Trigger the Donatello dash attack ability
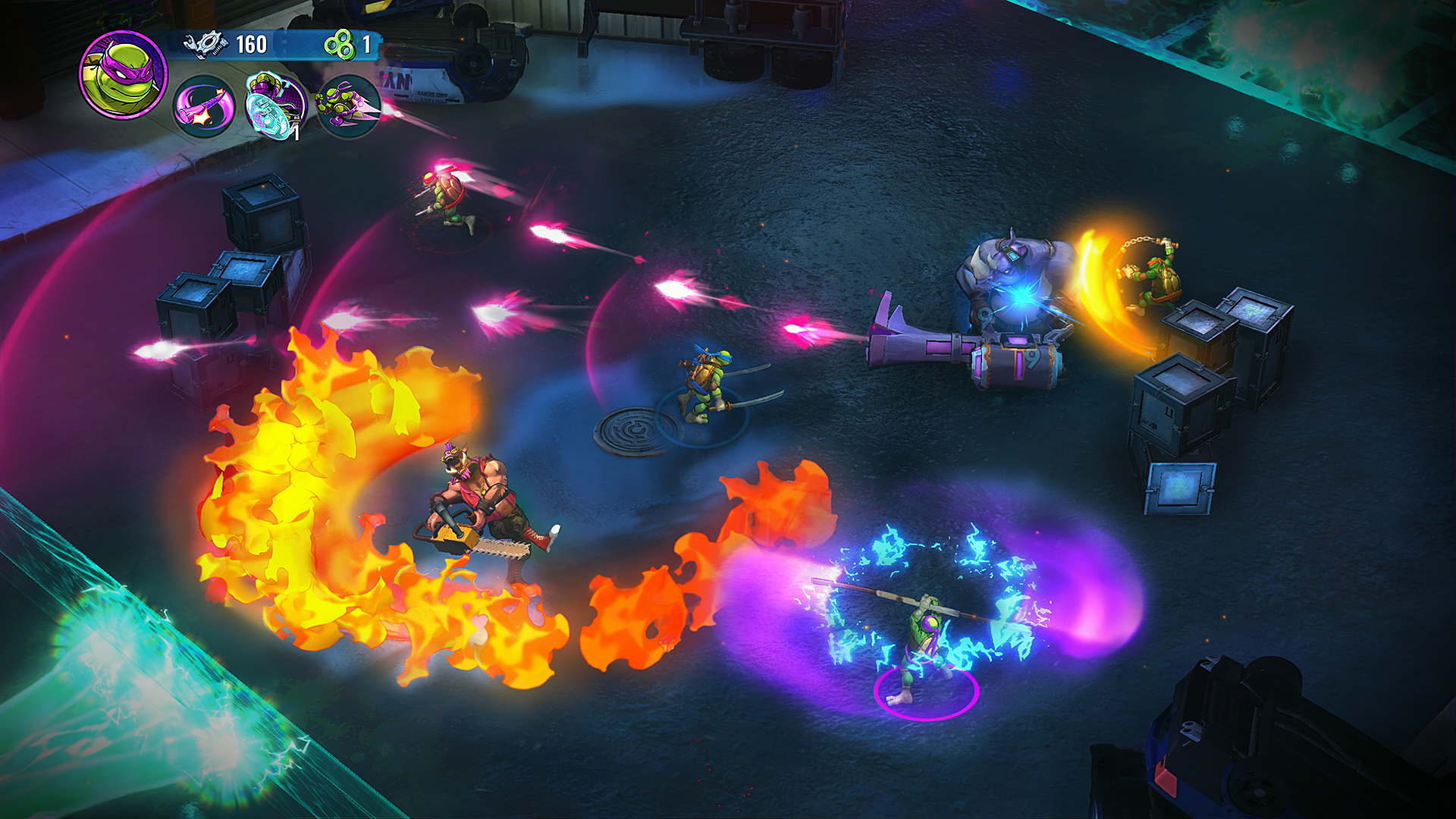This screenshot has width=1456, height=819. tap(349, 105)
